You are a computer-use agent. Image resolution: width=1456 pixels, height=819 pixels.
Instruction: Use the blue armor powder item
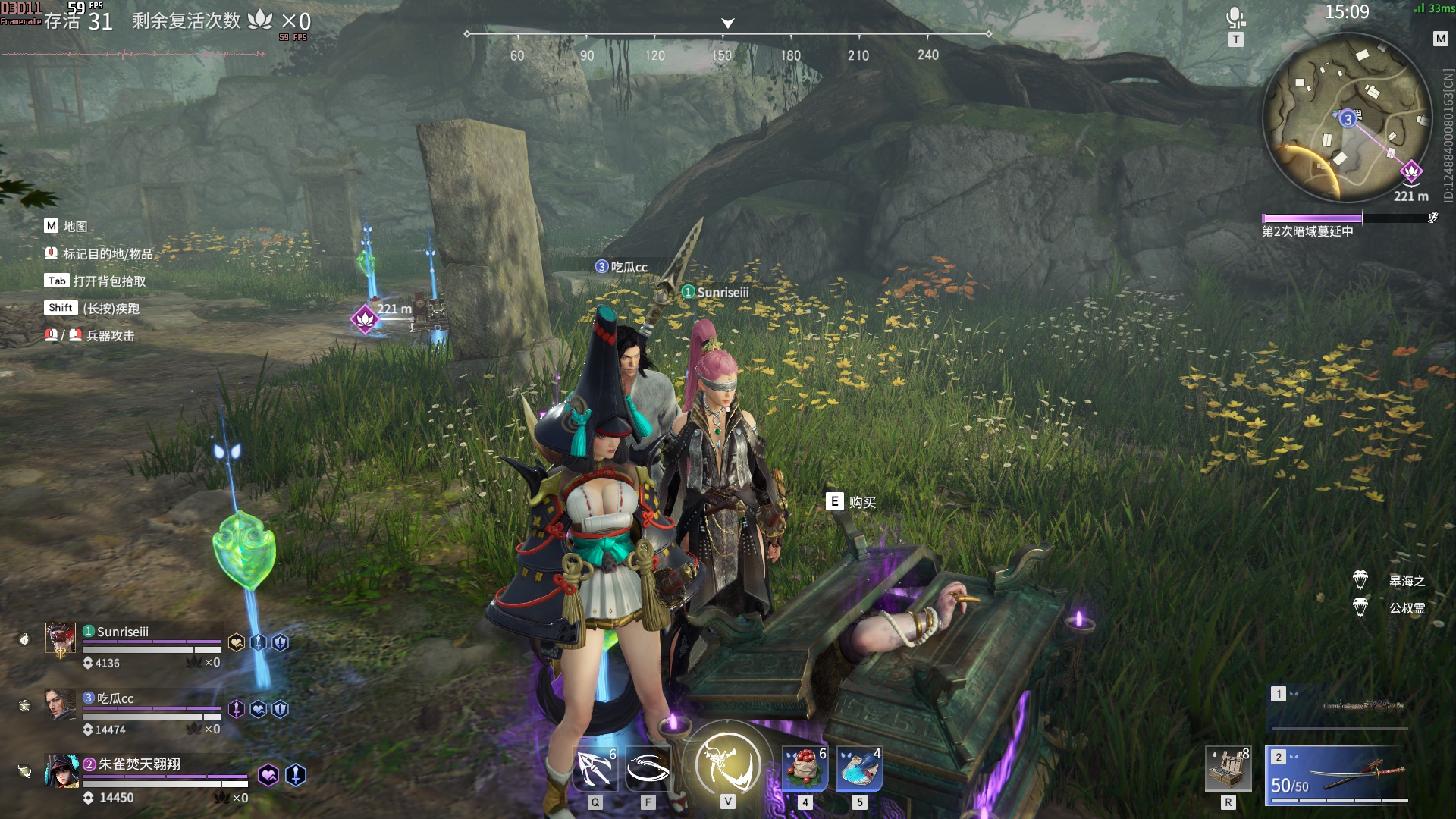[x=859, y=769]
